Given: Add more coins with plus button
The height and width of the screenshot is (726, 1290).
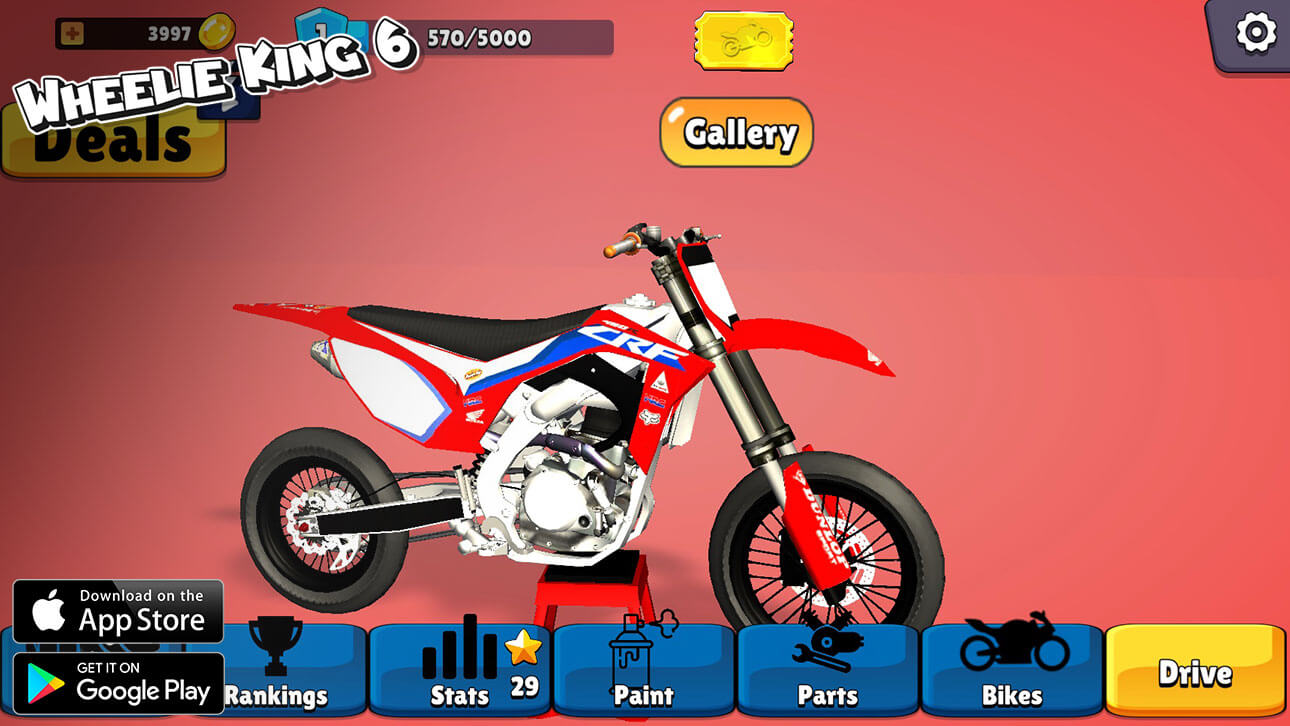Looking at the screenshot, I should click(72, 34).
